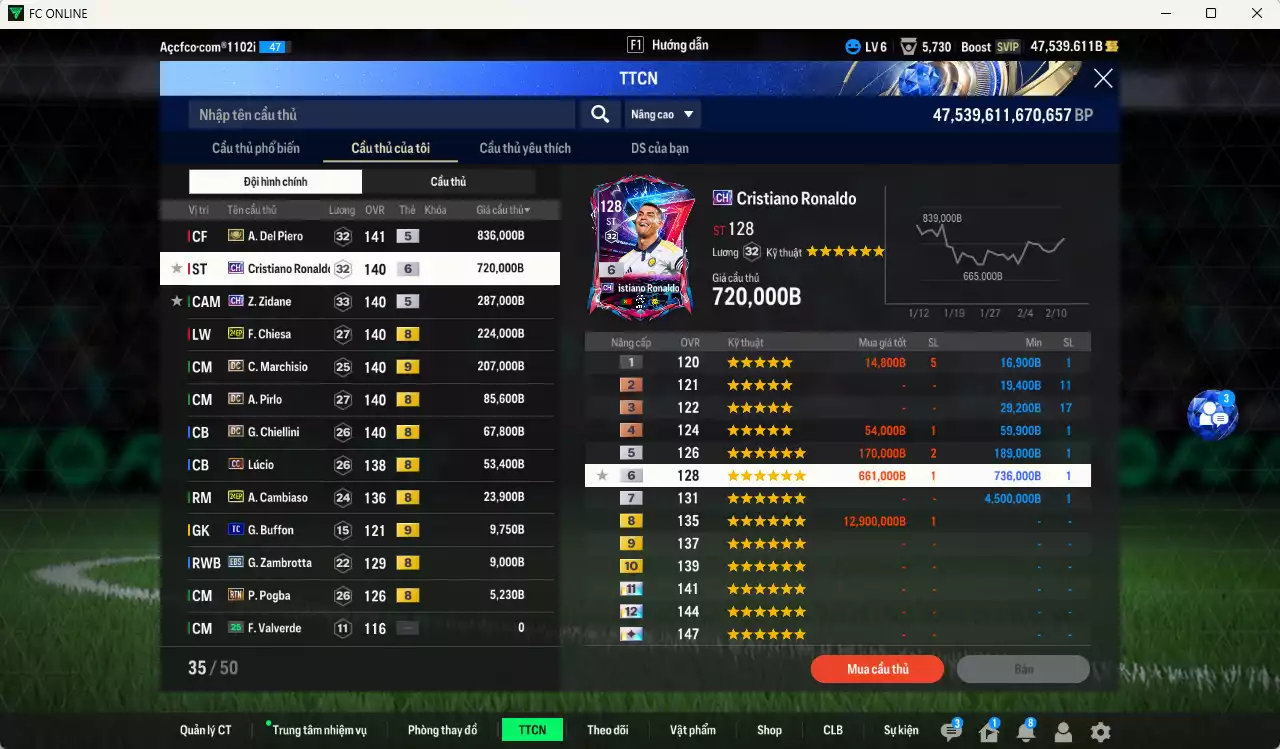This screenshot has height=749, width=1280.
Task: Click the player name search field
Action: click(382, 115)
